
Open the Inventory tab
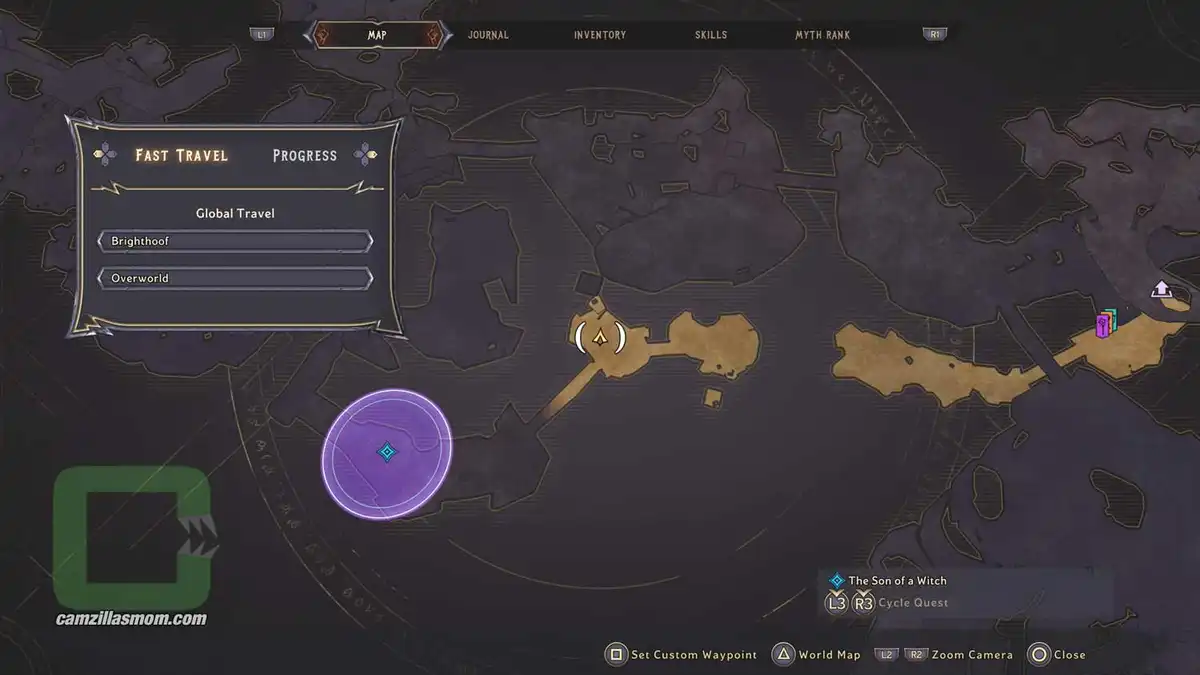600,35
